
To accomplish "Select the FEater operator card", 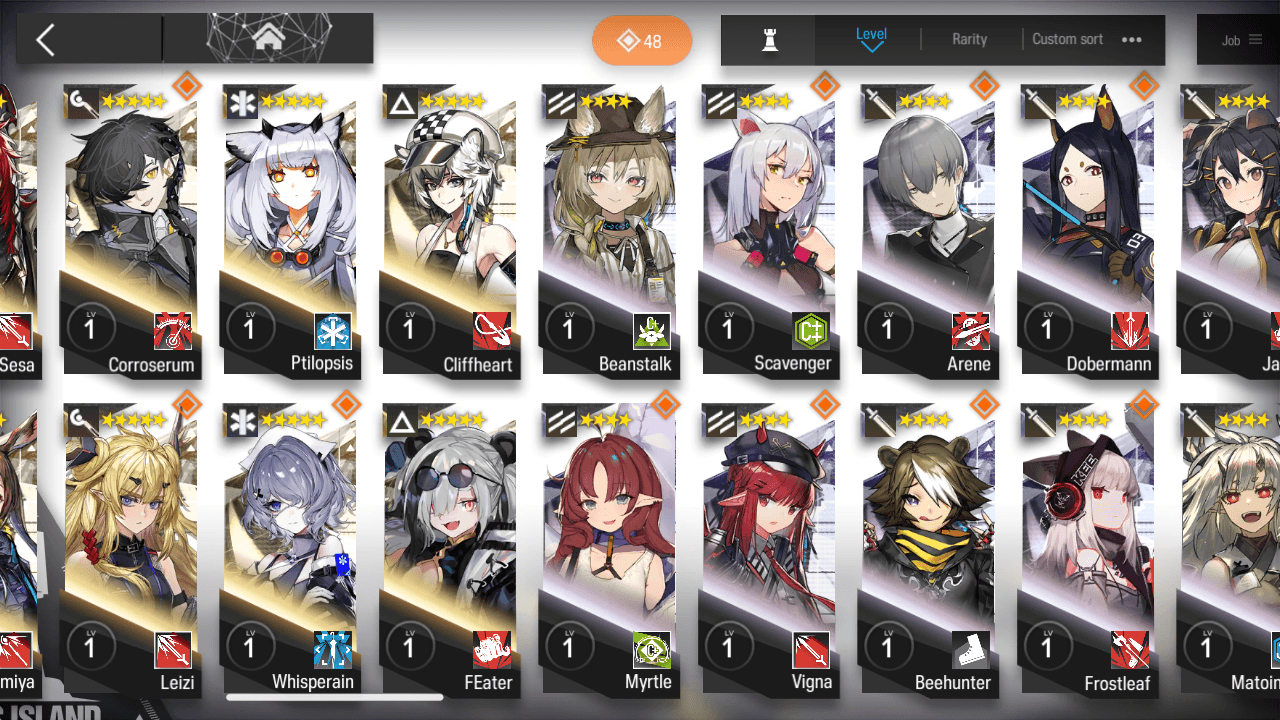I will click(450, 550).
